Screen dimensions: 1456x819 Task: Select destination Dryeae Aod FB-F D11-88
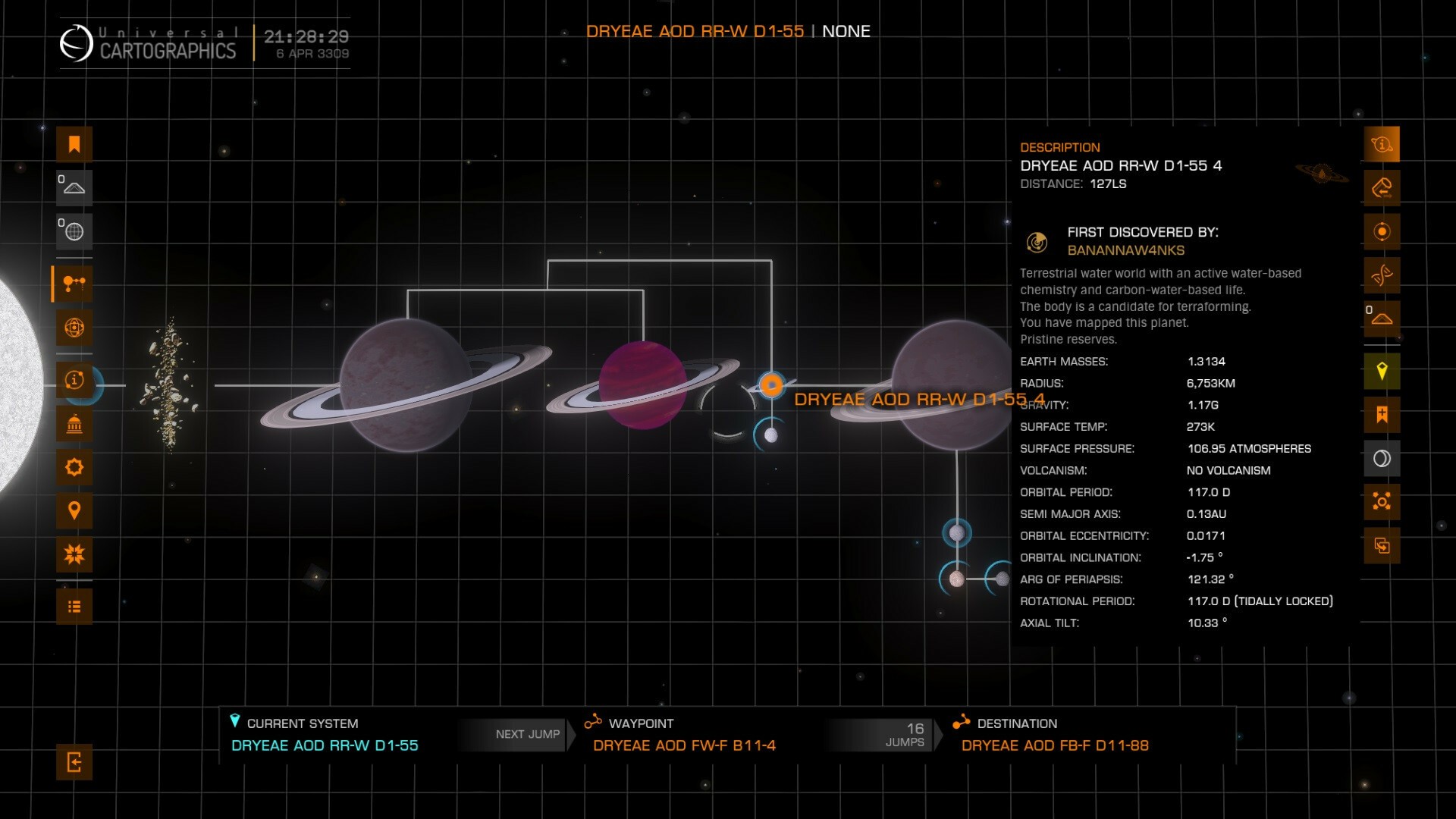[1054, 745]
